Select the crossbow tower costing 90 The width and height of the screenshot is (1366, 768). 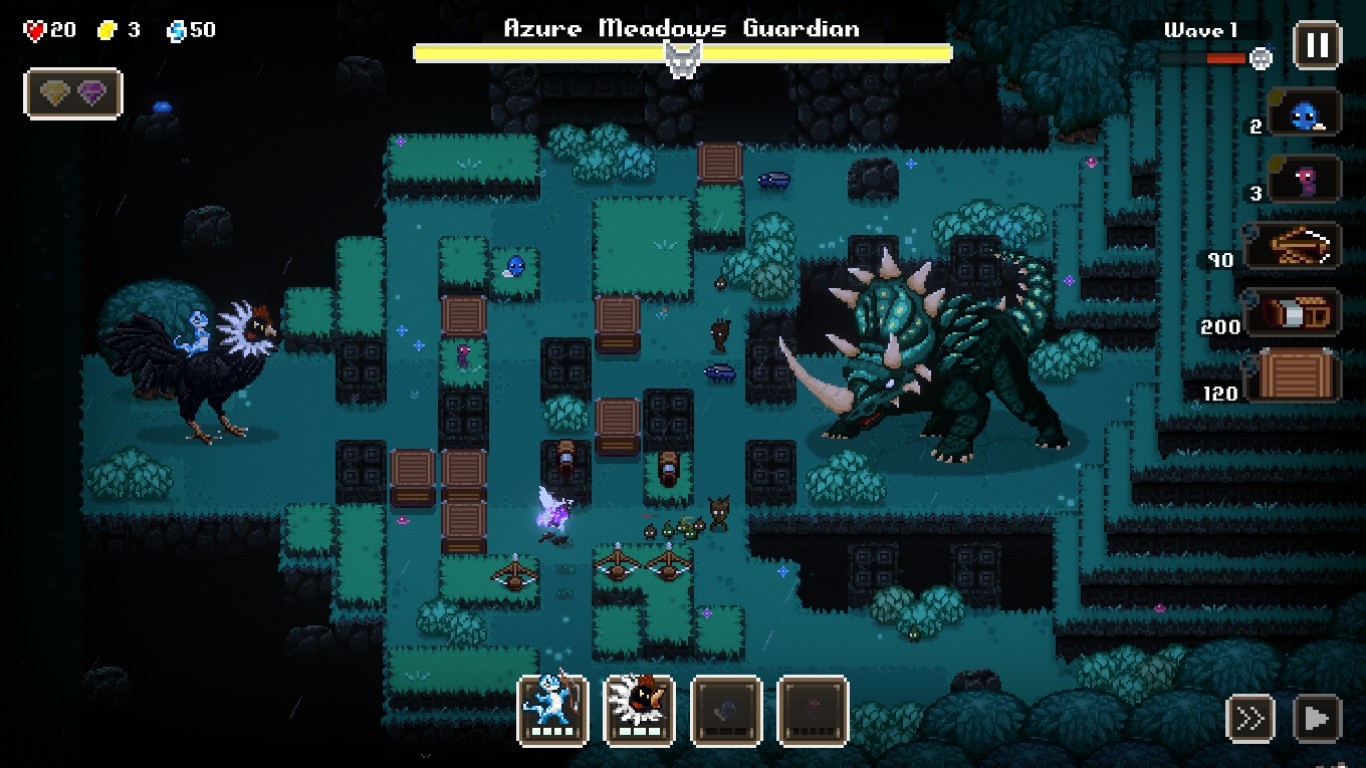1293,245
